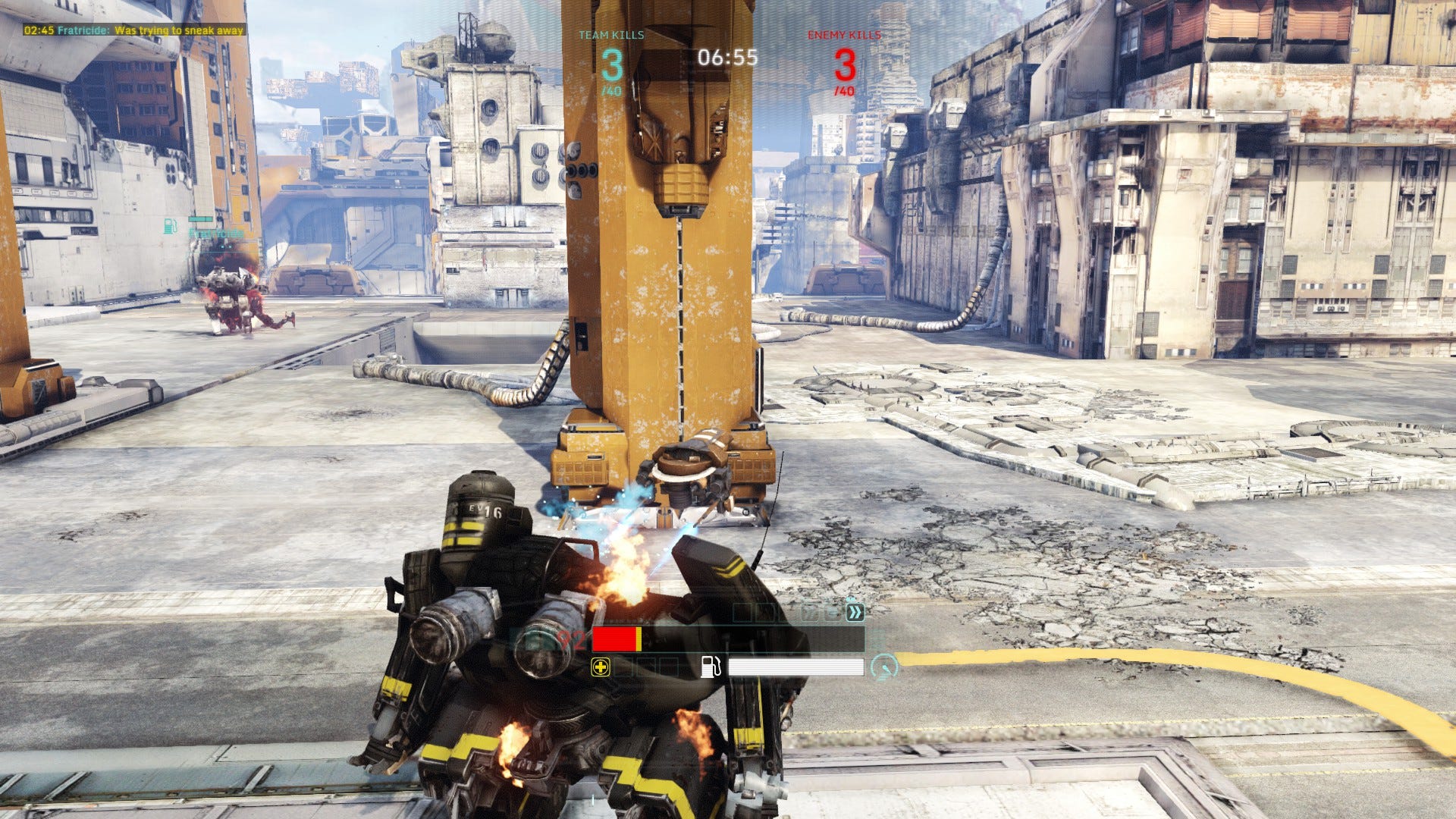Select teammate Fratricide's name tag marker

point(215,234)
